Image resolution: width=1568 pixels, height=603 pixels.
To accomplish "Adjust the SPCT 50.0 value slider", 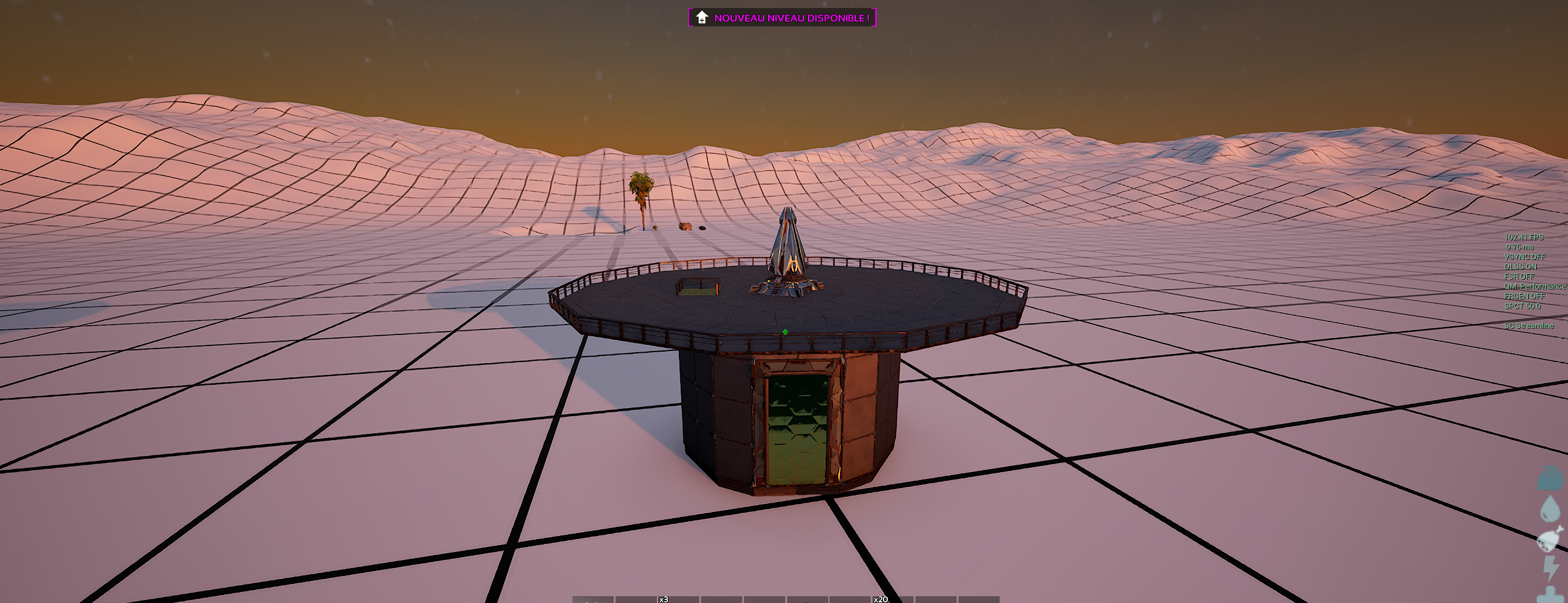I will click(x=1522, y=305).
